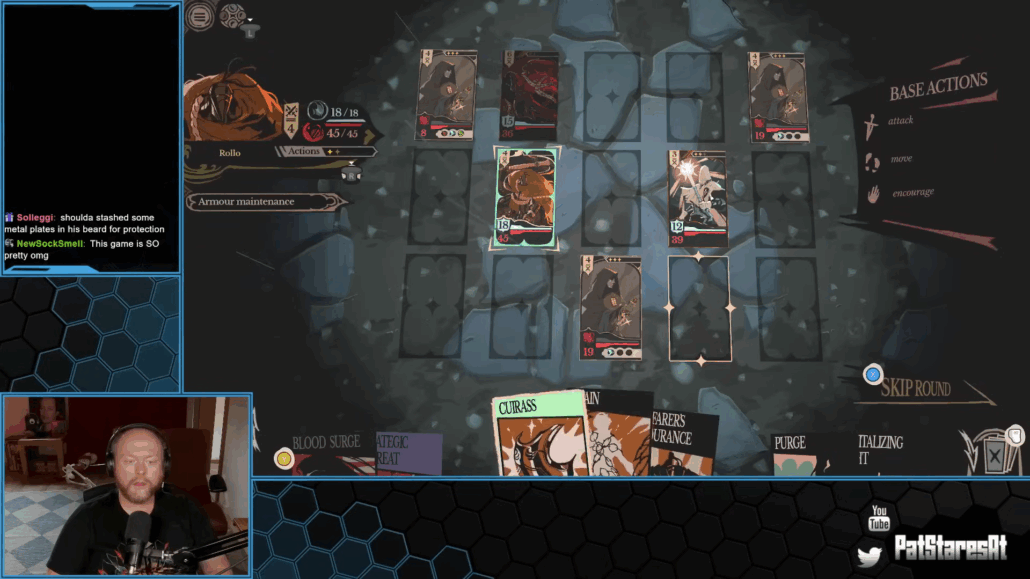Open the hamburger menu button
The width and height of the screenshot is (1030, 579).
(200, 15)
